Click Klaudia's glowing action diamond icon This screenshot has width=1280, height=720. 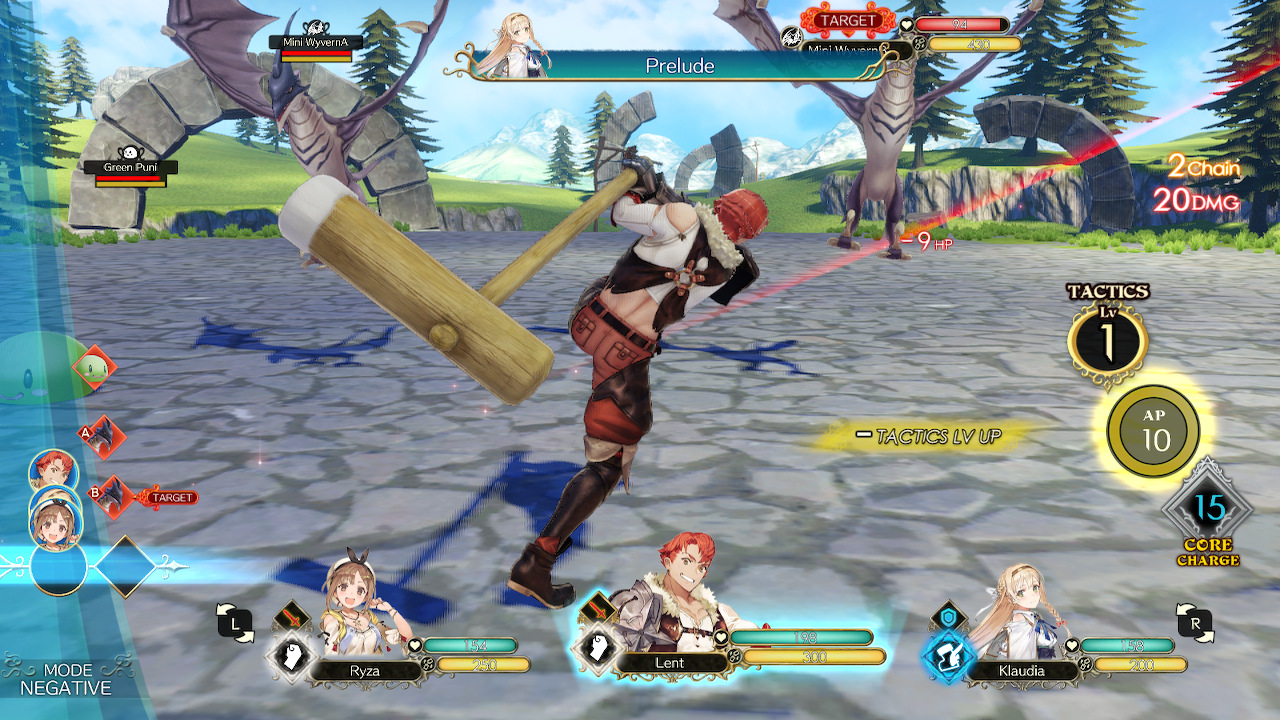(x=948, y=657)
